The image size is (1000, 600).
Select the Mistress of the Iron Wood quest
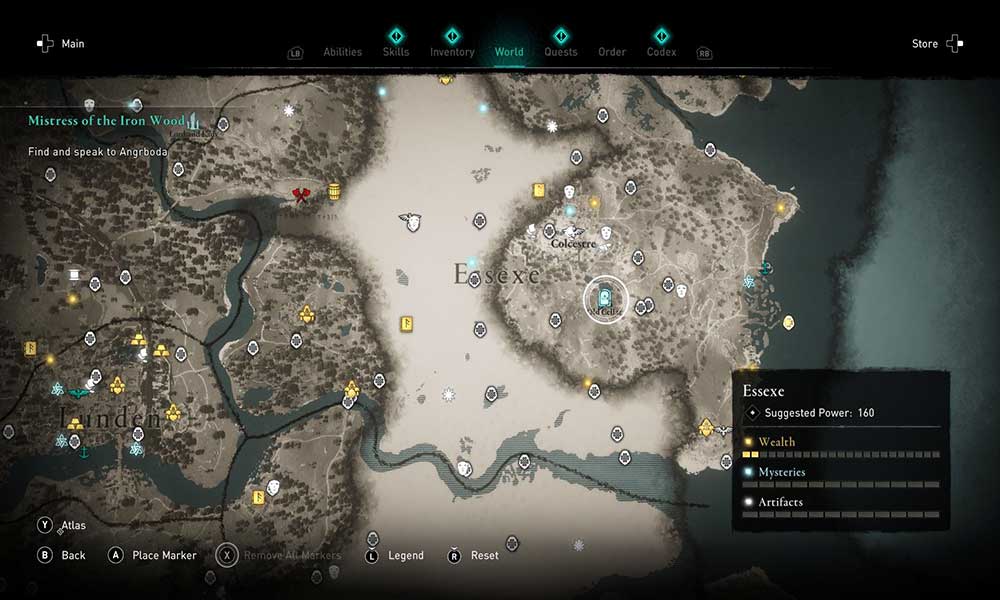click(106, 121)
